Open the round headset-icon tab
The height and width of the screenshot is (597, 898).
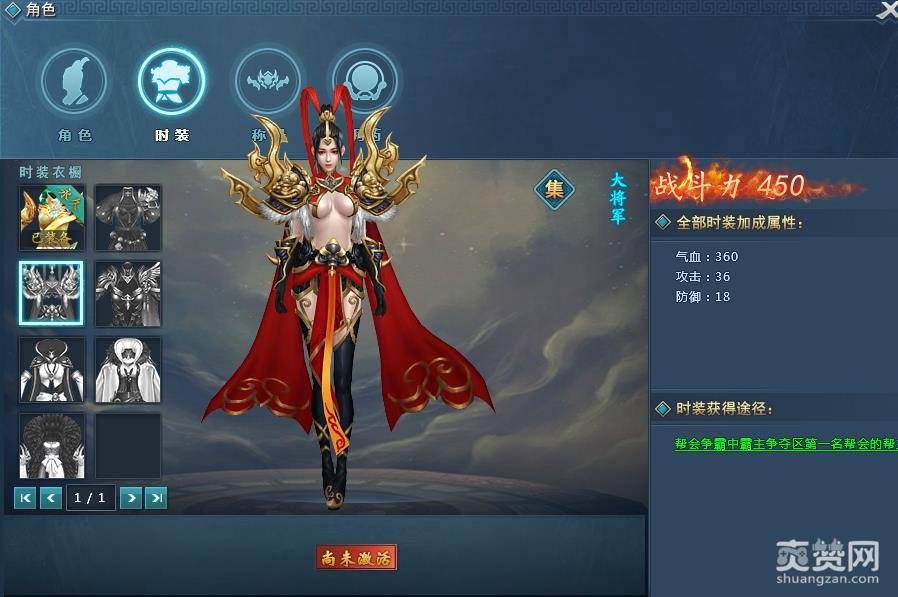pyautogui.click(x=364, y=82)
